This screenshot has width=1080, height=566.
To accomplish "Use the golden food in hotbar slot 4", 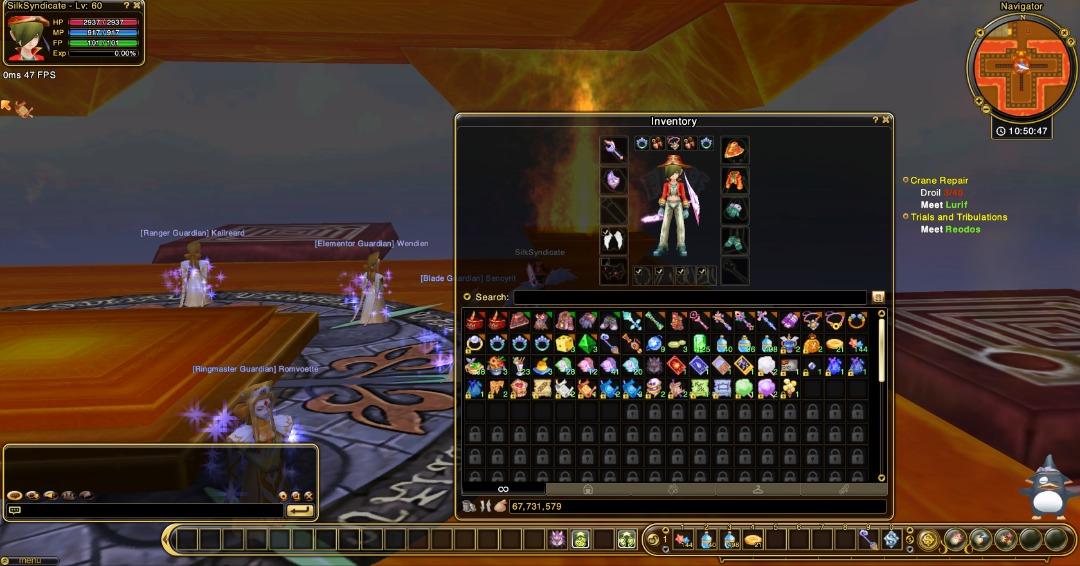I will coord(754,540).
